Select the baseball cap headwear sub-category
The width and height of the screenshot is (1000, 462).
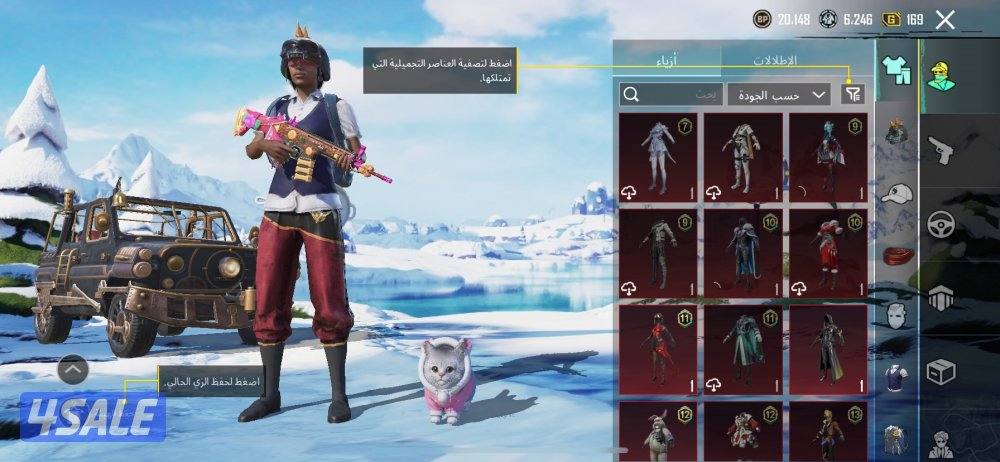coord(896,194)
